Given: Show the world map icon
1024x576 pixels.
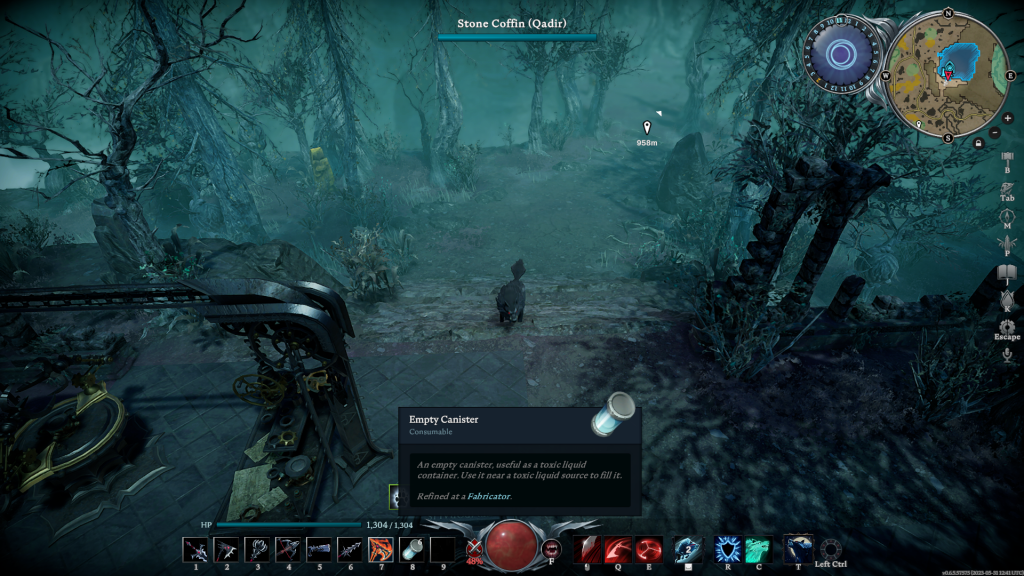Looking at the screenshot, I should tap(1007, 215).
